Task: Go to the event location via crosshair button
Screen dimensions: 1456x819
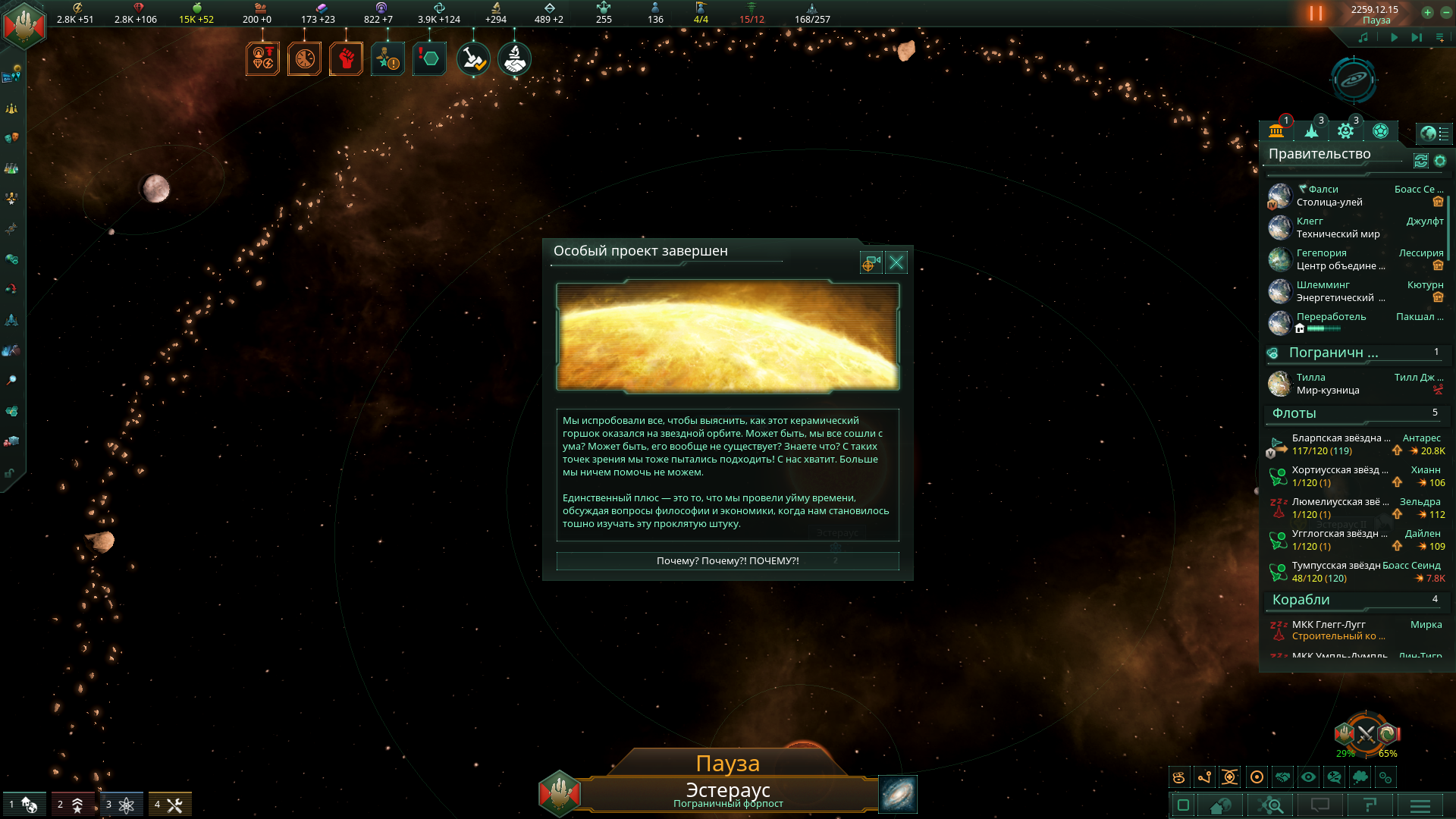Action: click(870, 262)
